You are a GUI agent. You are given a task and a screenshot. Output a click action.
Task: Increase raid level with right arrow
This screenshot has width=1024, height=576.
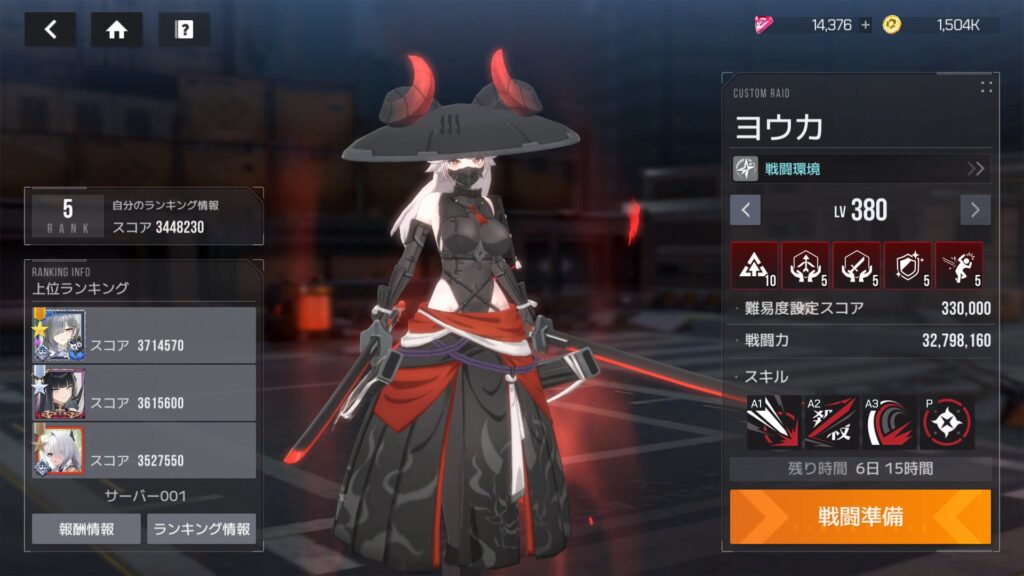[975, 210]
